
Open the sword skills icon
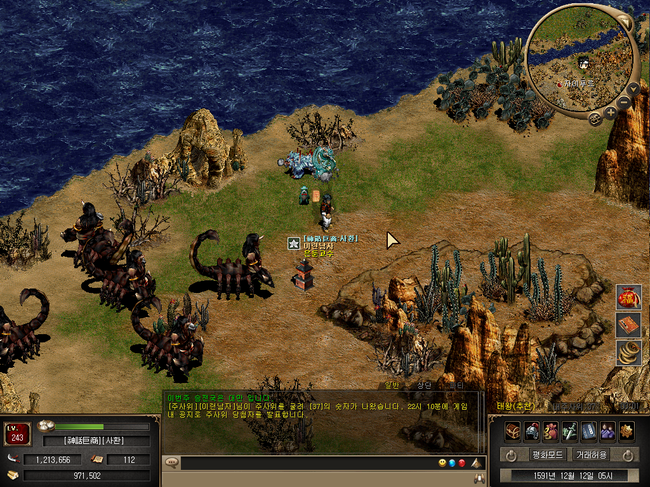[x=569, y=430]
